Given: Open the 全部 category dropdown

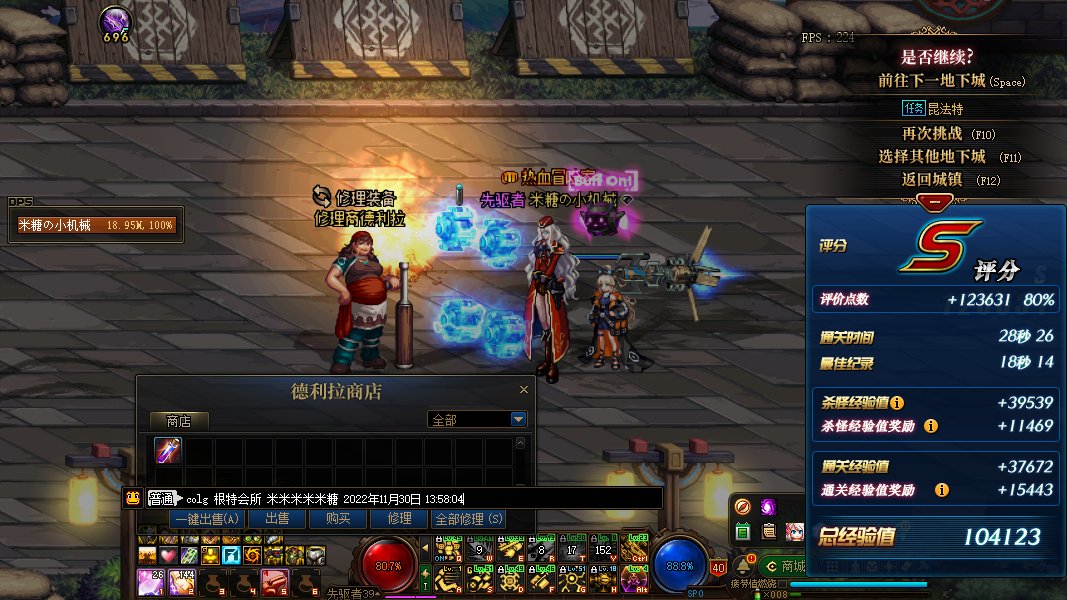Looking at the screenshot, I should pos(518,420).
